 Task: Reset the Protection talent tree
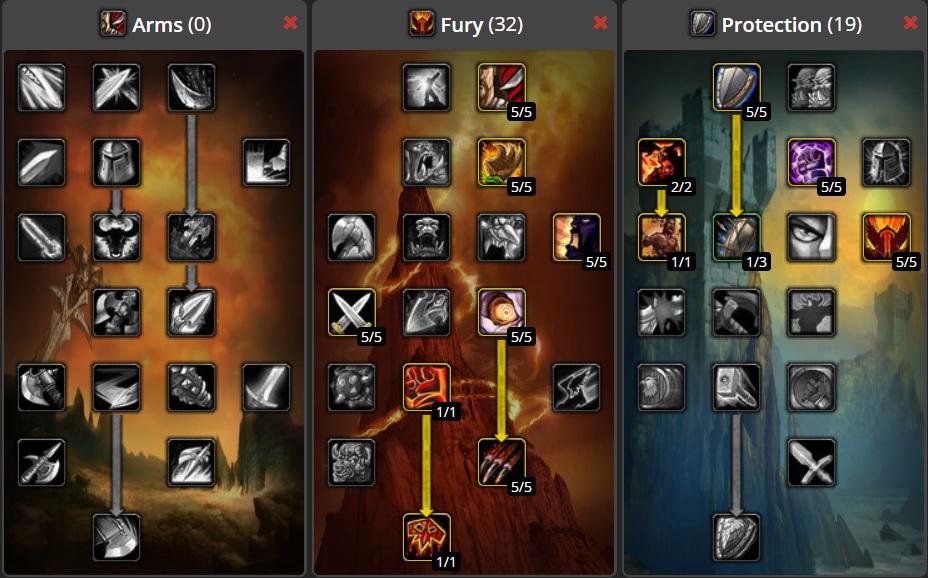(x=910, y=23)
